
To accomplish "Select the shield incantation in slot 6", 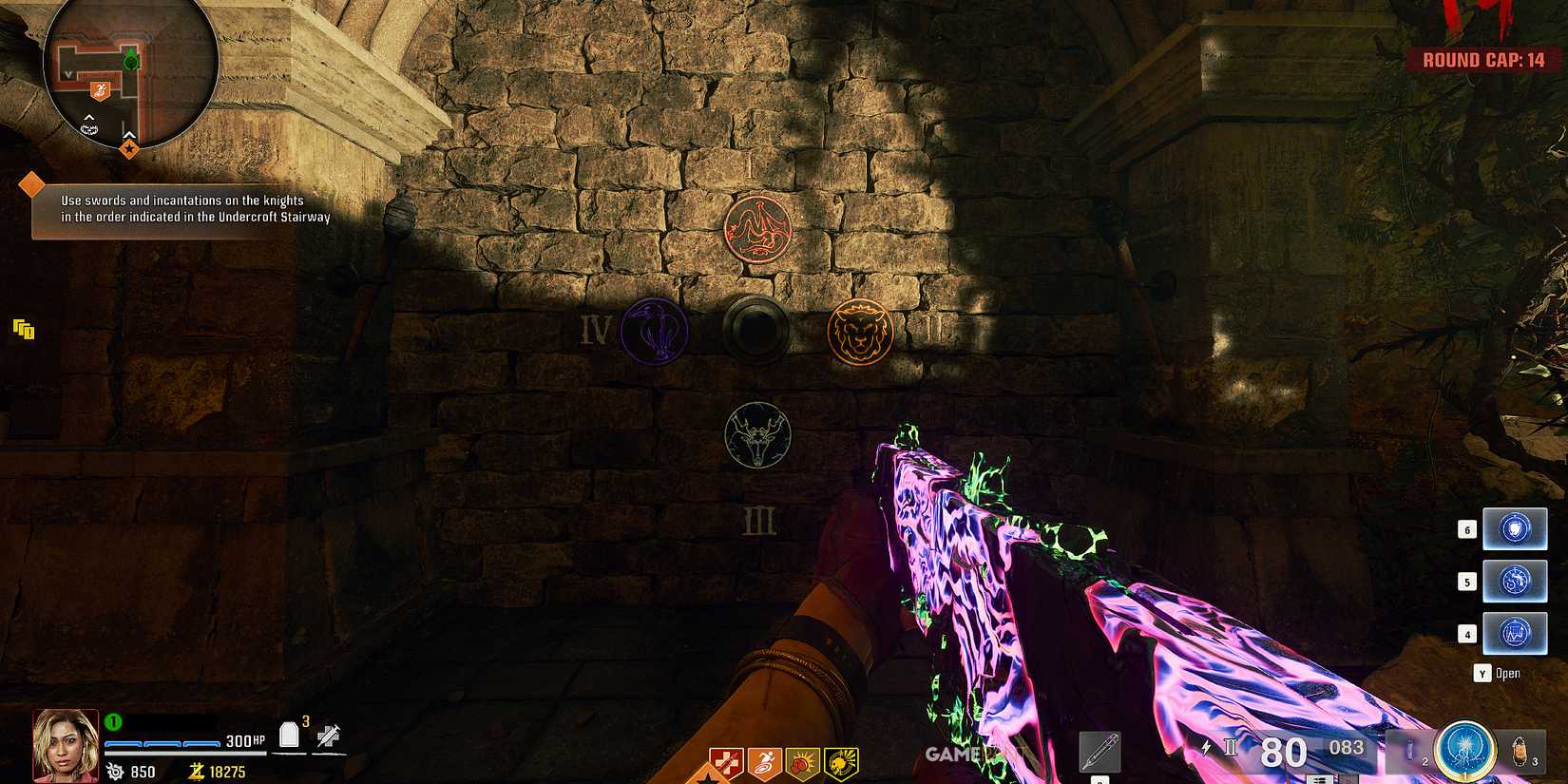I will point(1515,529).
